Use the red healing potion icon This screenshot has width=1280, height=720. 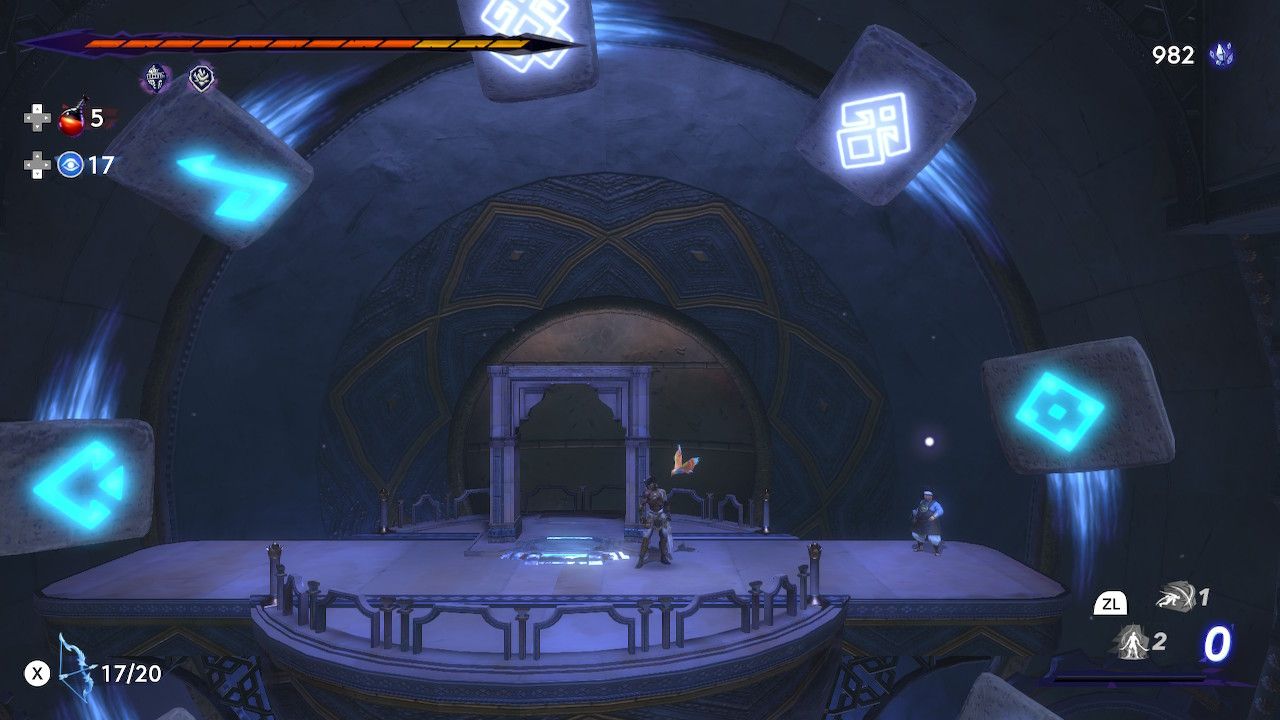[x=71, y=119]
